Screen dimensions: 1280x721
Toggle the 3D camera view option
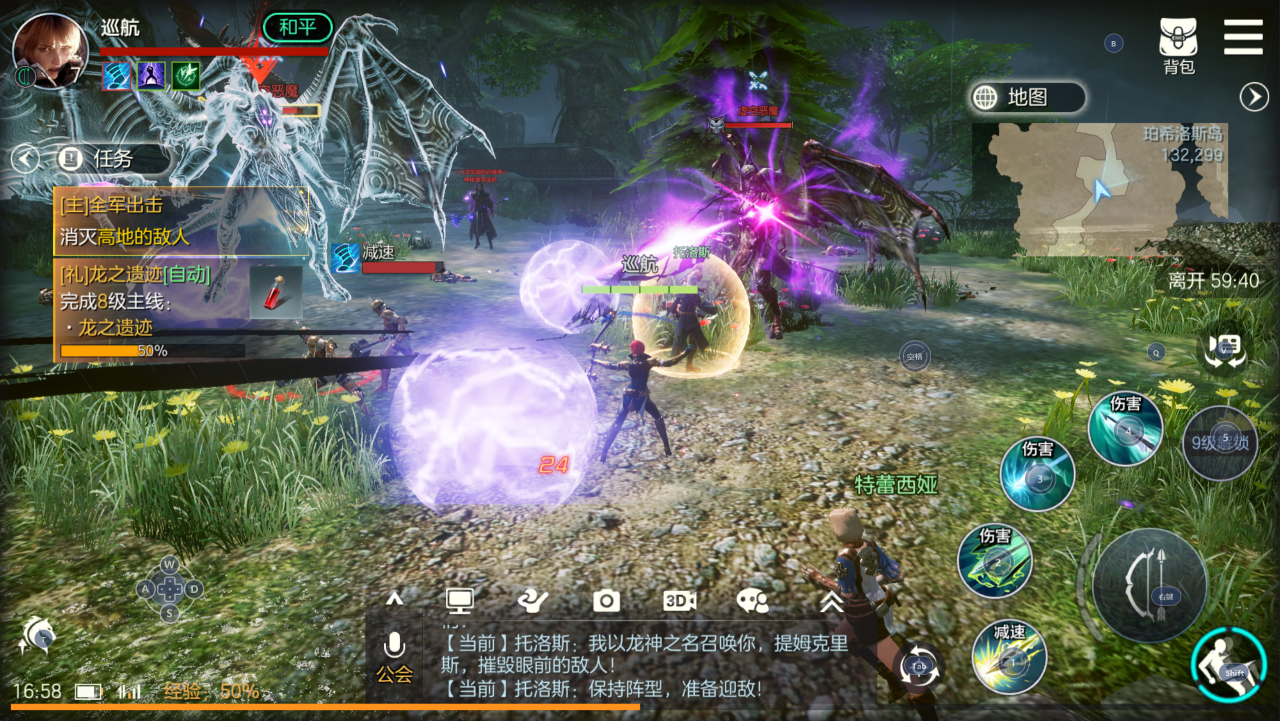[x=679, y=600]
